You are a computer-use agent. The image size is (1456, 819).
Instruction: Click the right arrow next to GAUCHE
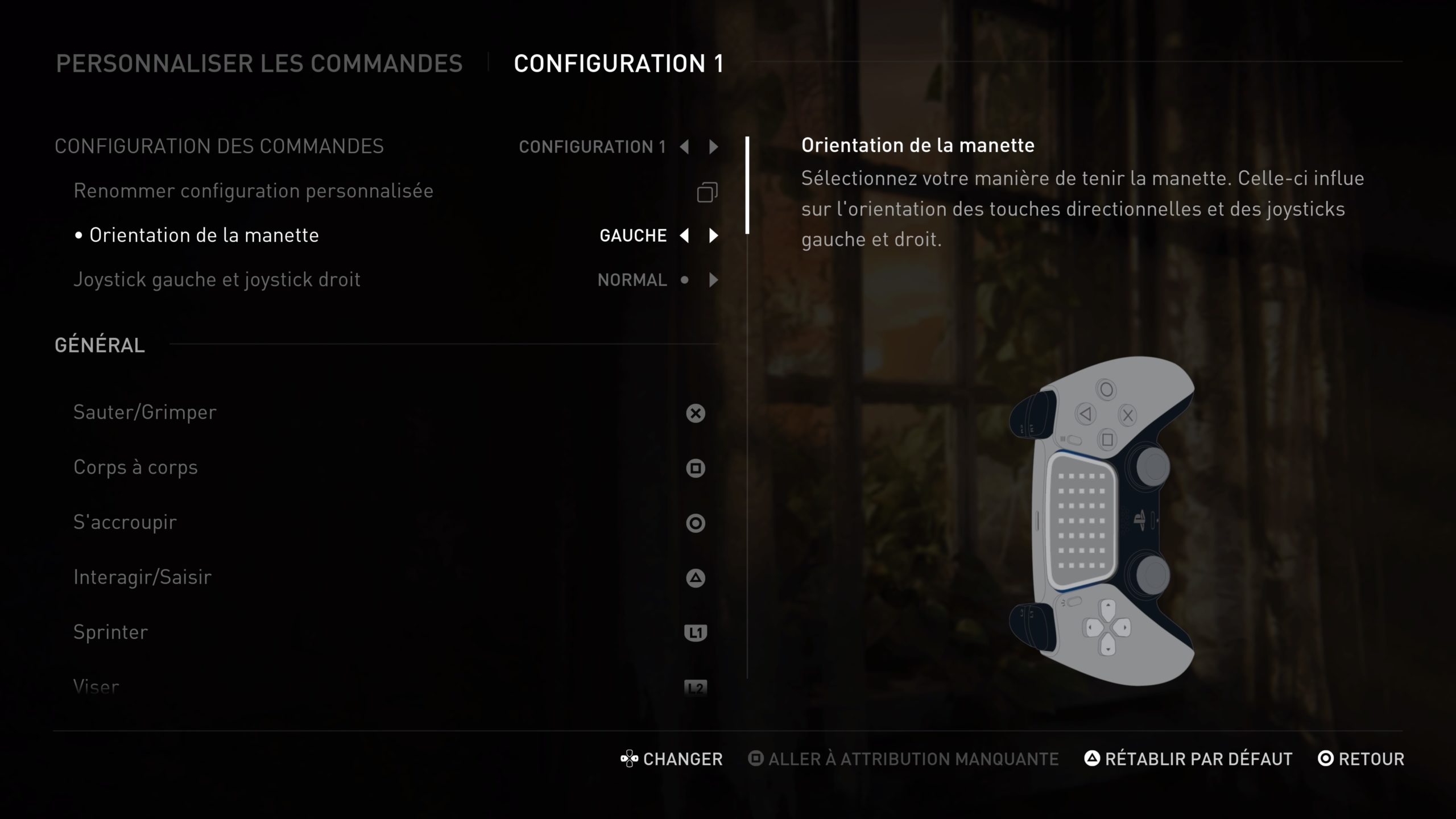(713, 235)
